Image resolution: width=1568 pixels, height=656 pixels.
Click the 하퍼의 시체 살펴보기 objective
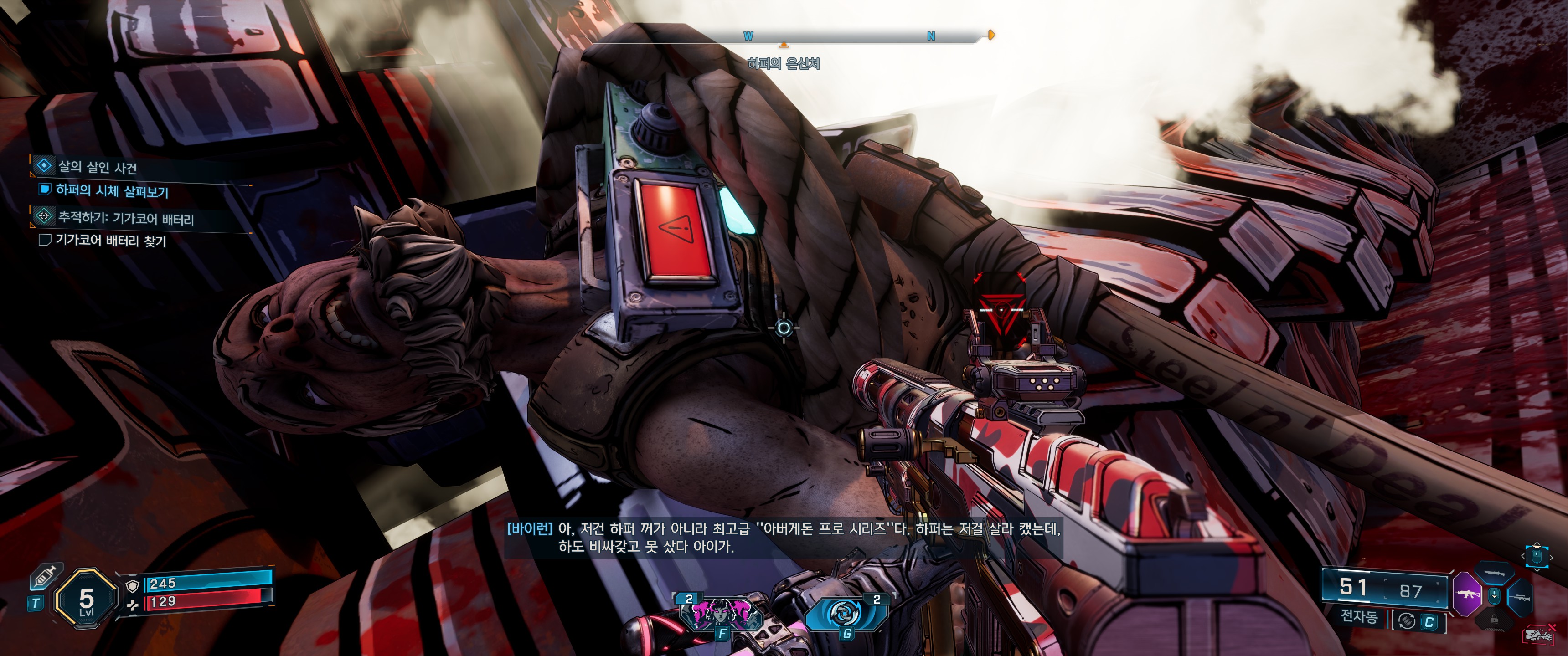[x=111, y=191]
